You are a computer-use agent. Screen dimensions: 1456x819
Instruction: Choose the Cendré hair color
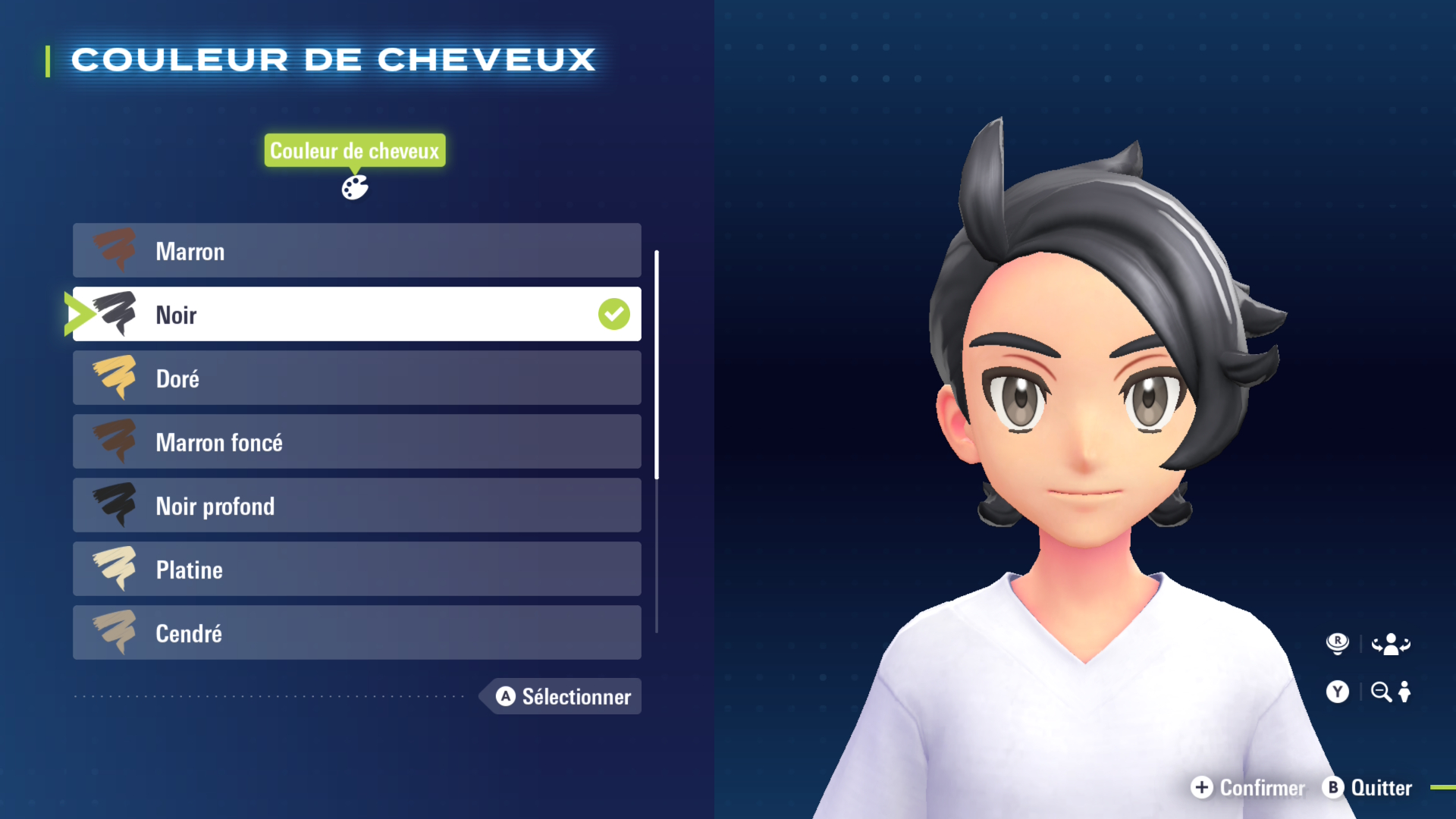pyautogui.click(x=356, y=633)
